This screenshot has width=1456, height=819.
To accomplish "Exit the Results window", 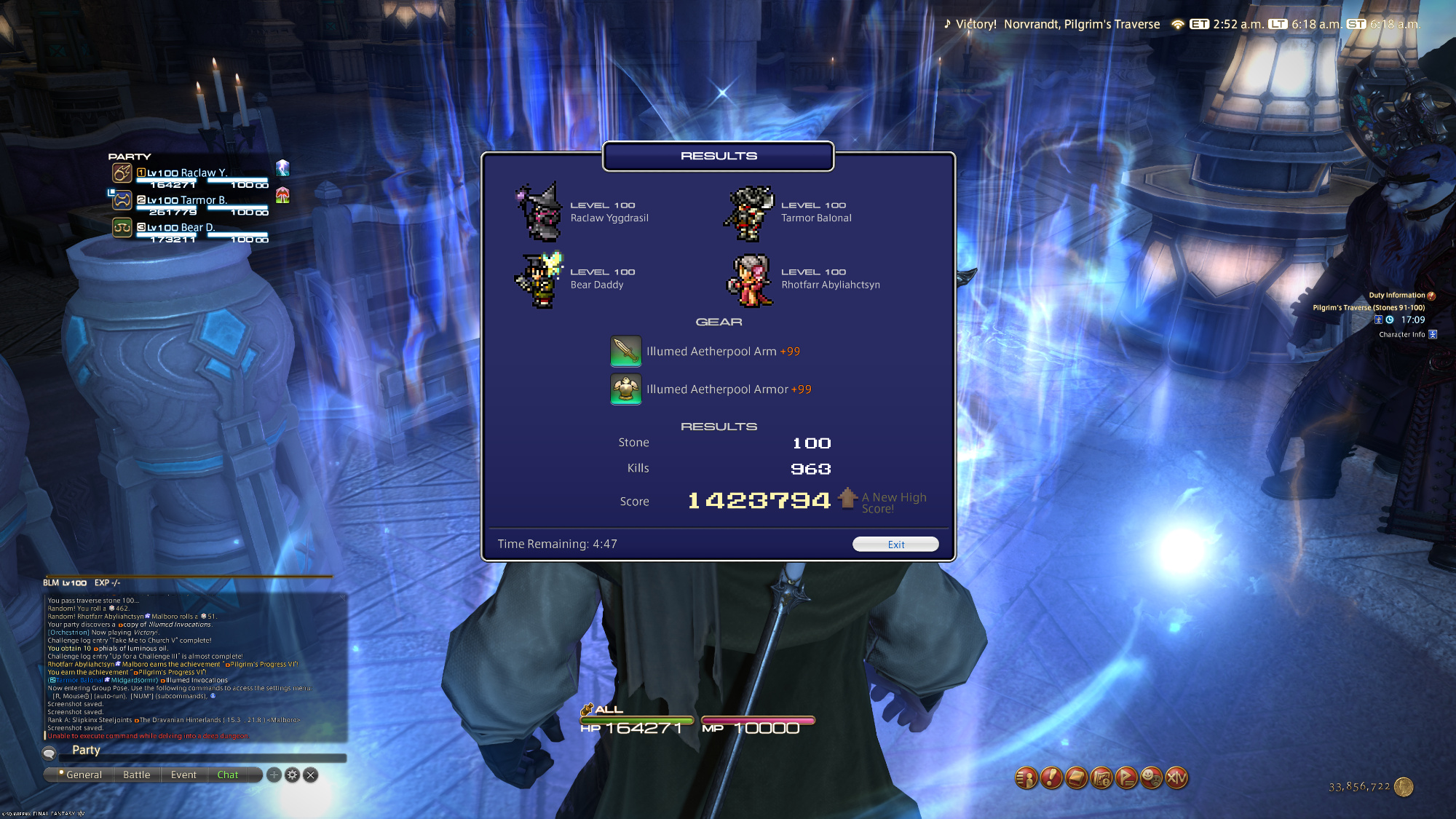I will (895, 545).
